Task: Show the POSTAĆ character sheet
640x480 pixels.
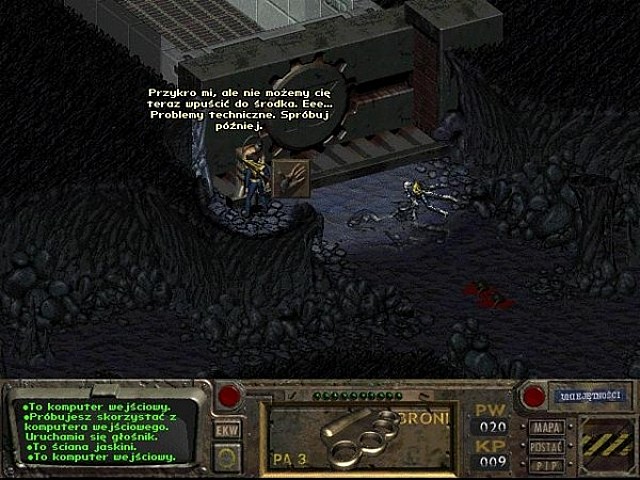Action: click(x=547, y=446)
